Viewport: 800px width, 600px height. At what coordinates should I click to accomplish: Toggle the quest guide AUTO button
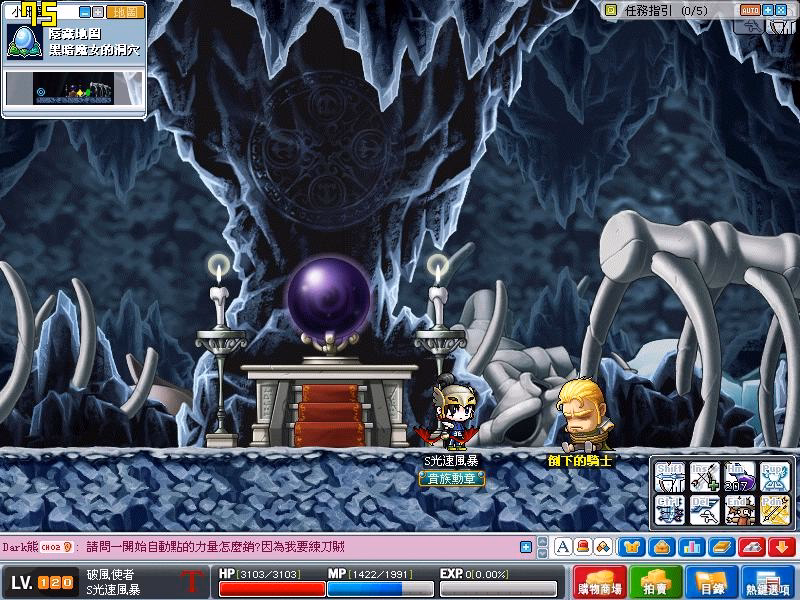(x=750, y=10)
